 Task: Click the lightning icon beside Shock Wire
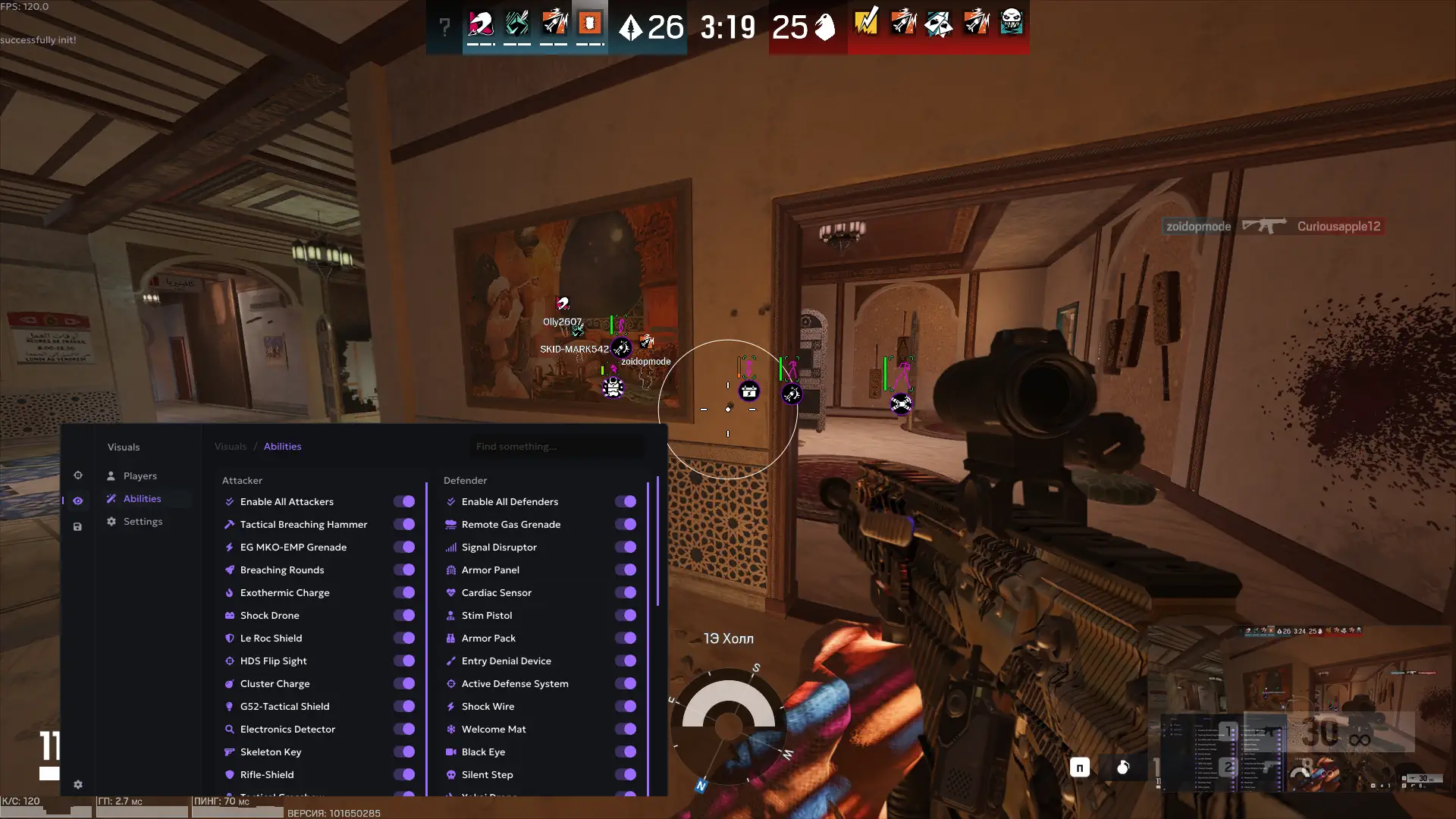tap(450, 706)
